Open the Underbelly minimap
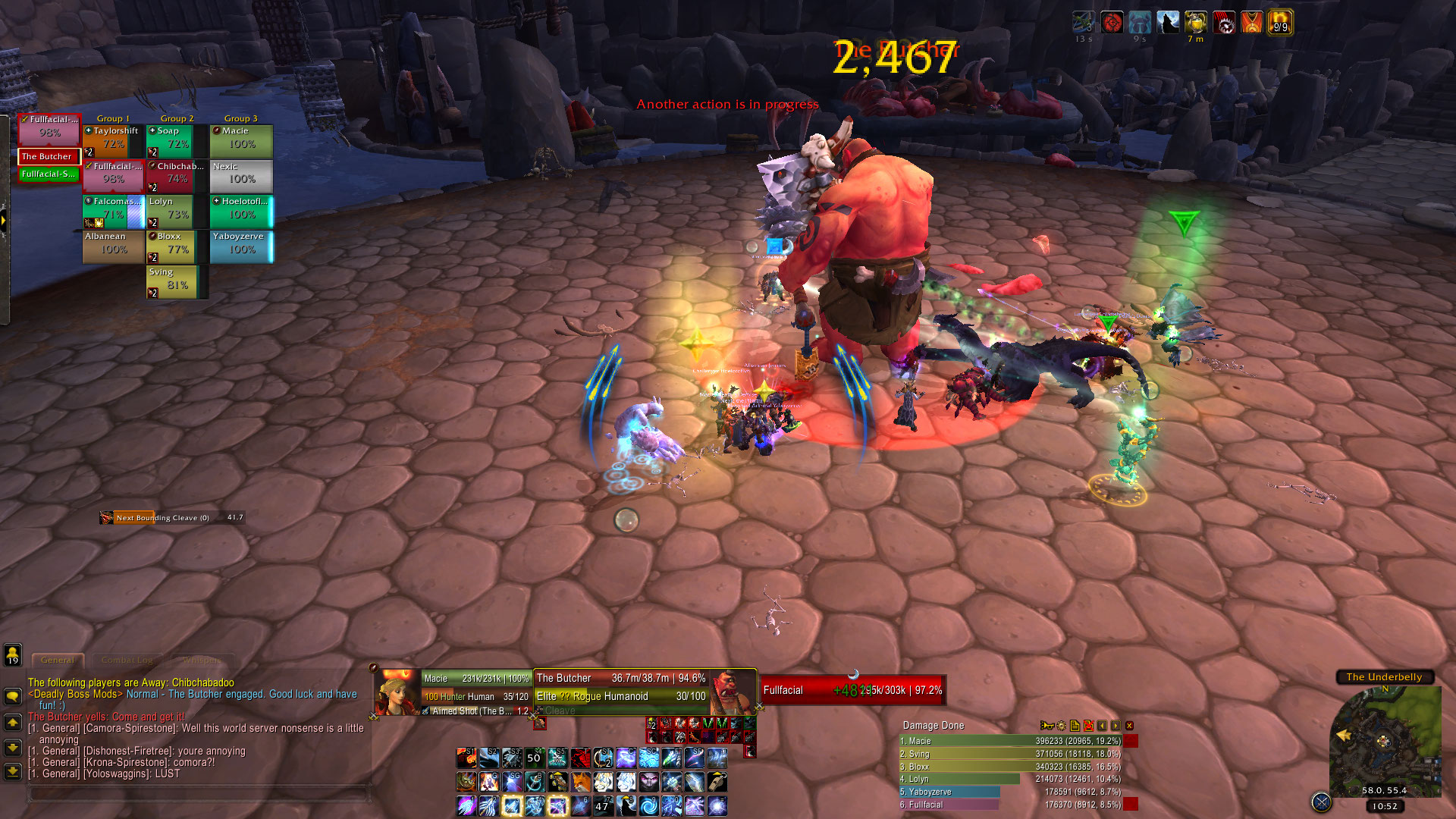 coord(1385,743)
